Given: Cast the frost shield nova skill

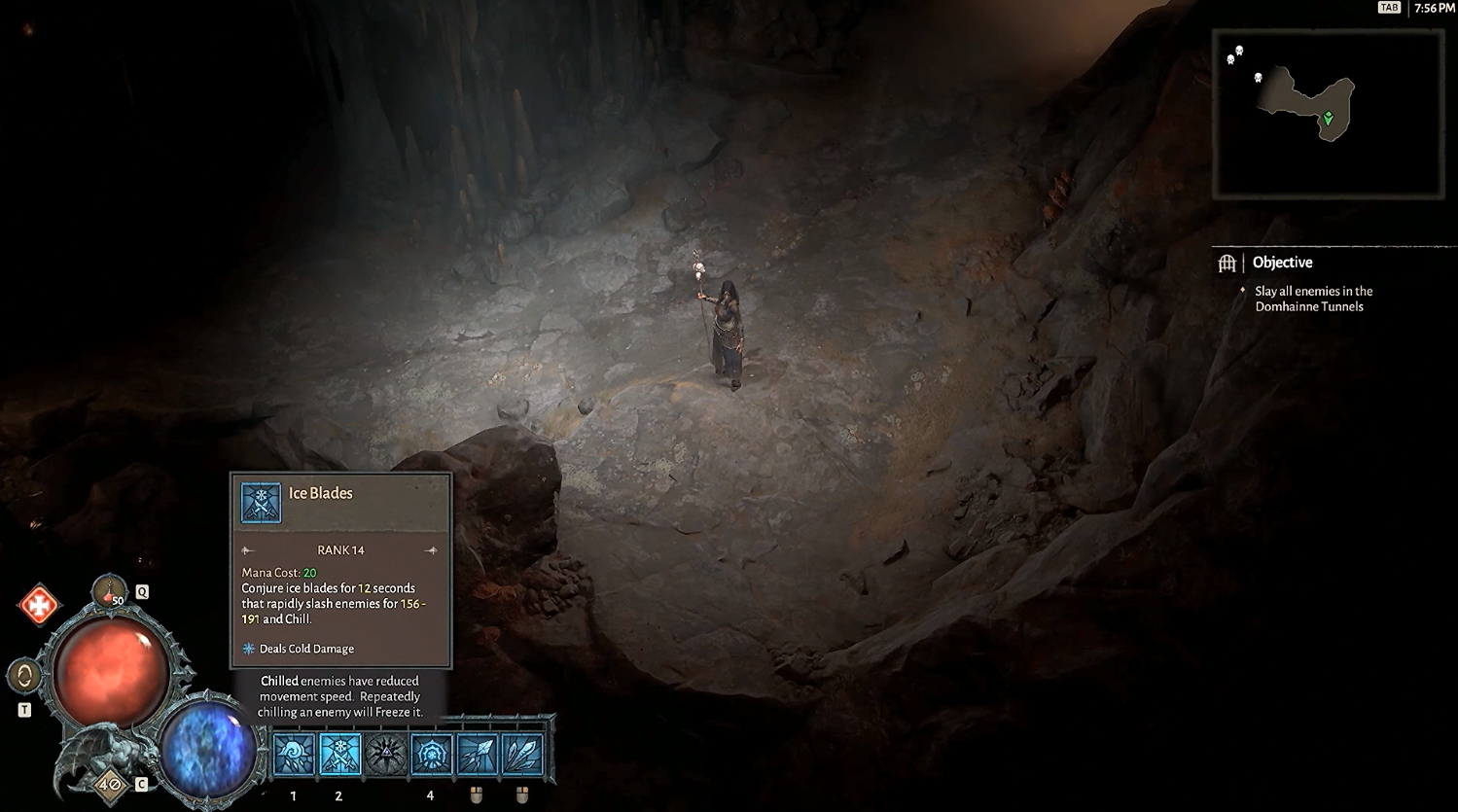Looking at the screenshot, I should pyautogui.click(x=431, y=755).
